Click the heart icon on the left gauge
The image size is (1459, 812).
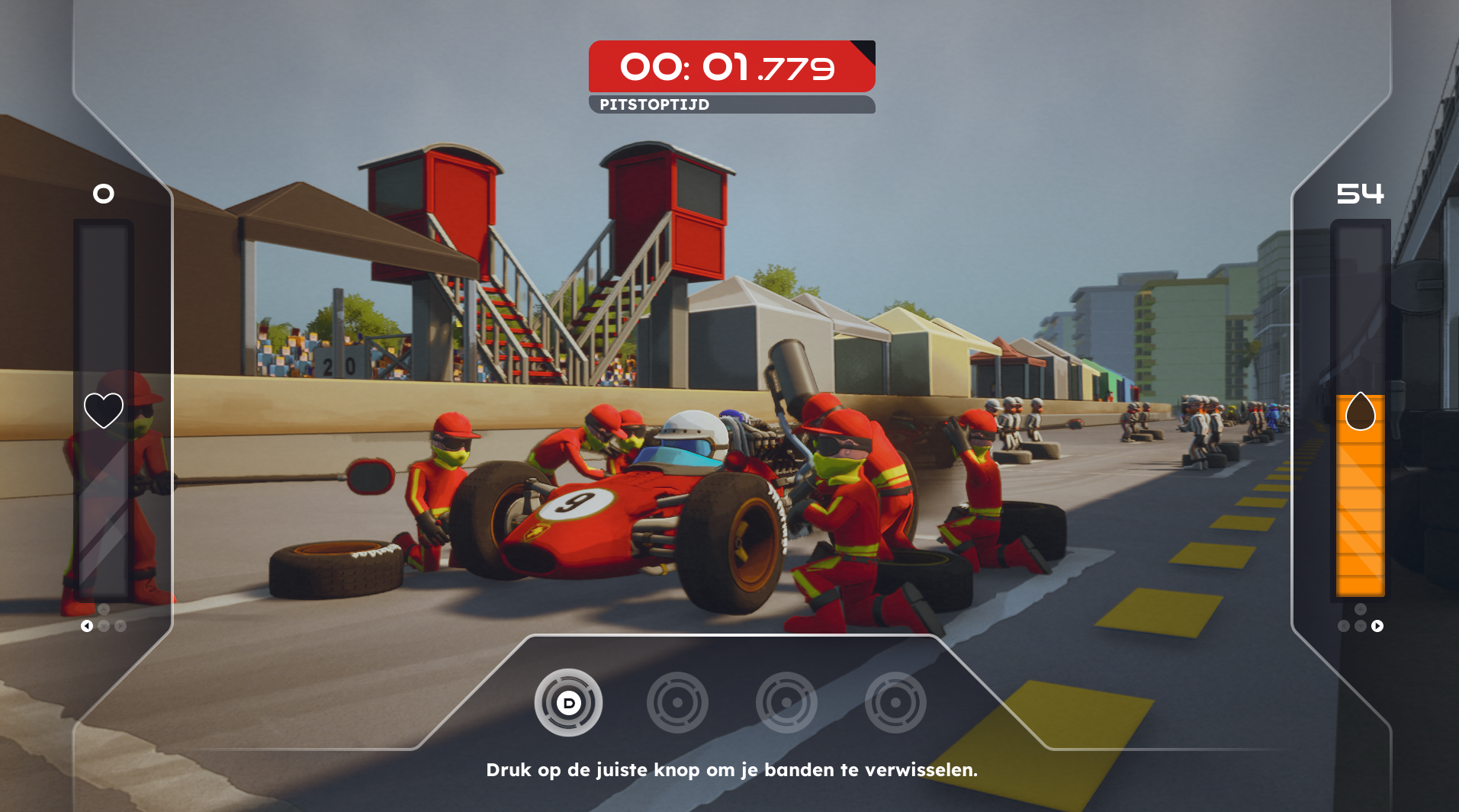[x=104, y=410]
